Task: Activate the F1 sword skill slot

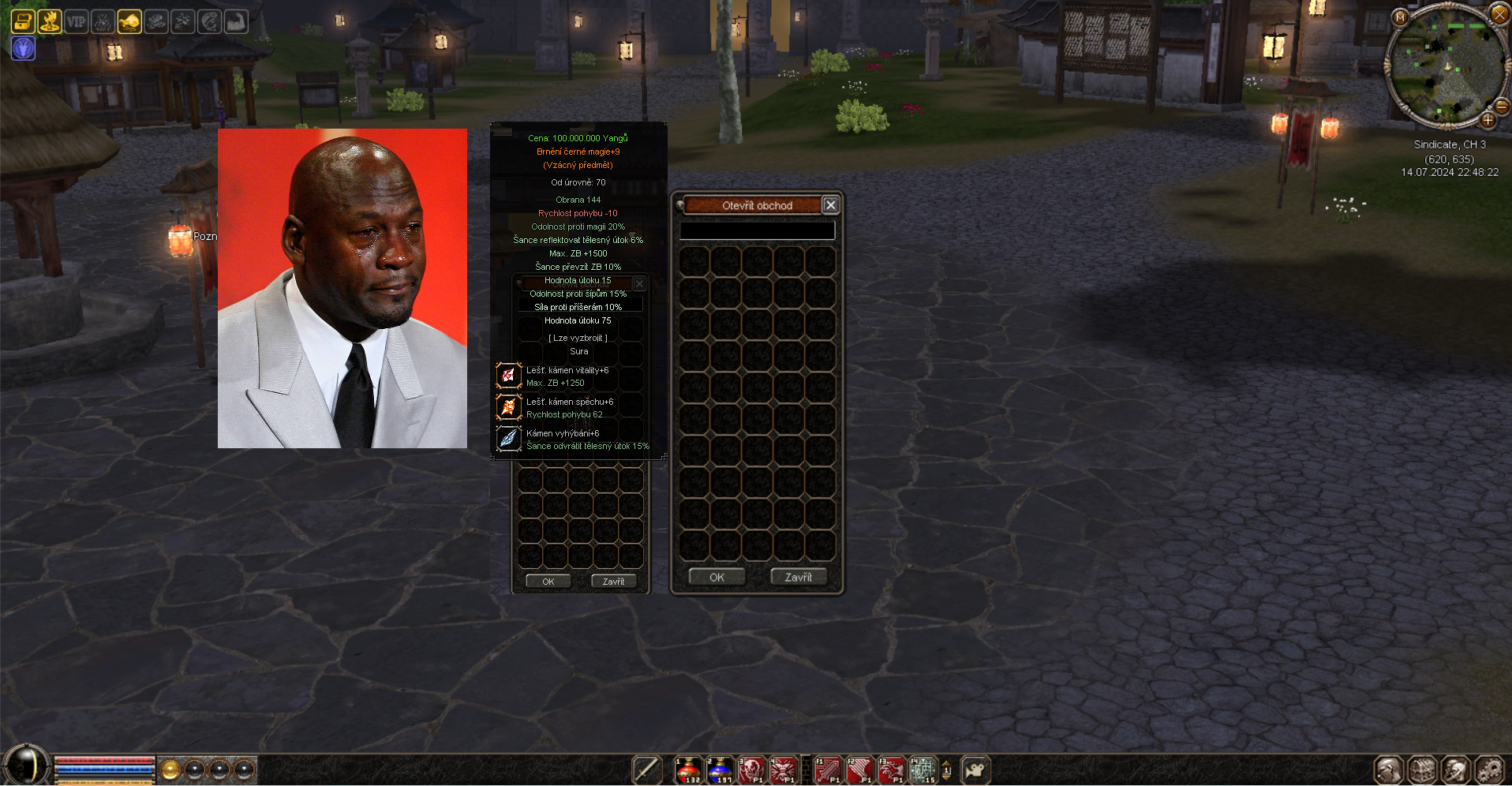Action: tap(828, 769)
